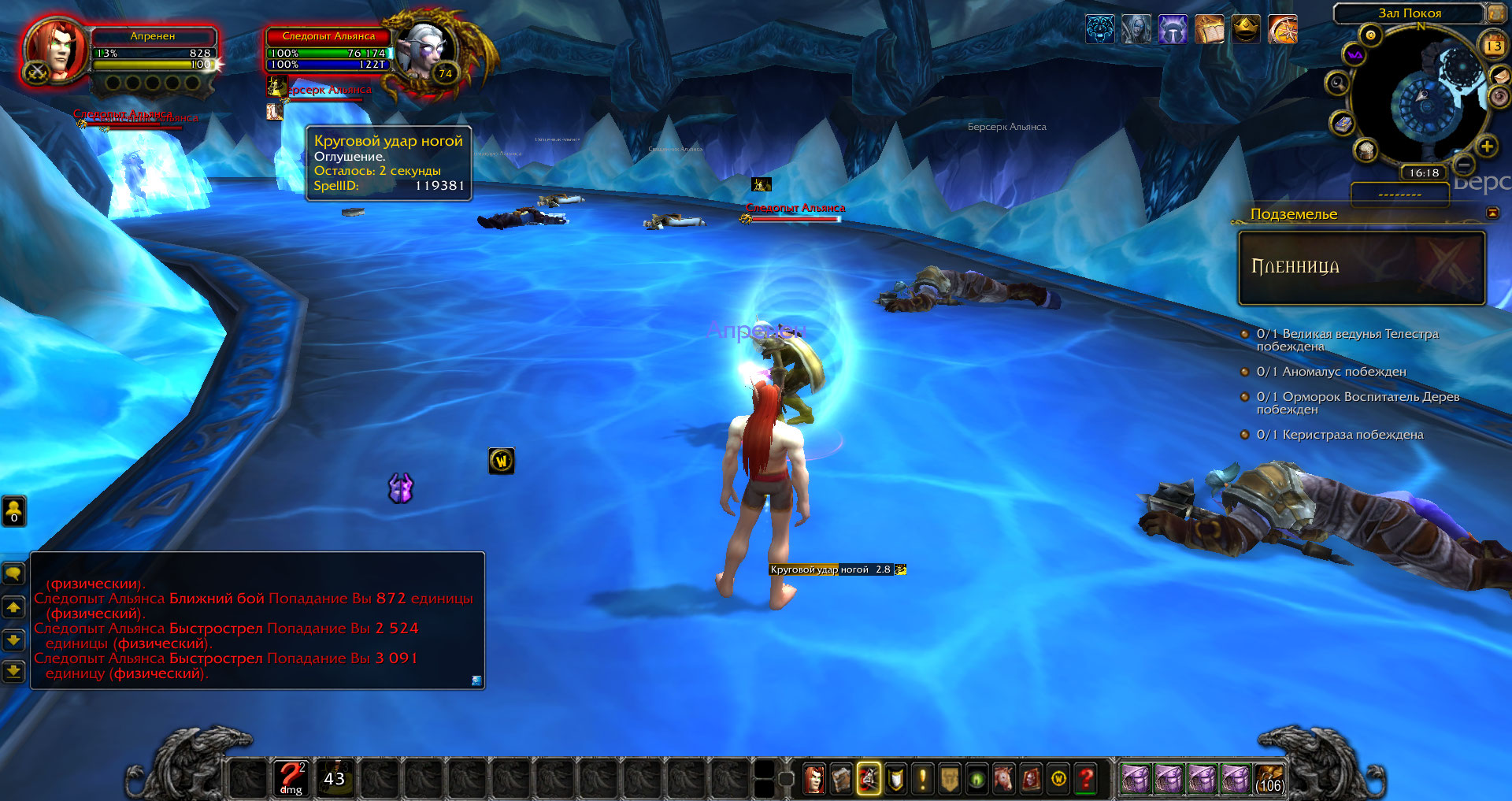Open the spellbook micro button
Image resolution: width=1512 pixels, height=801 pixels.
(841, 779)
